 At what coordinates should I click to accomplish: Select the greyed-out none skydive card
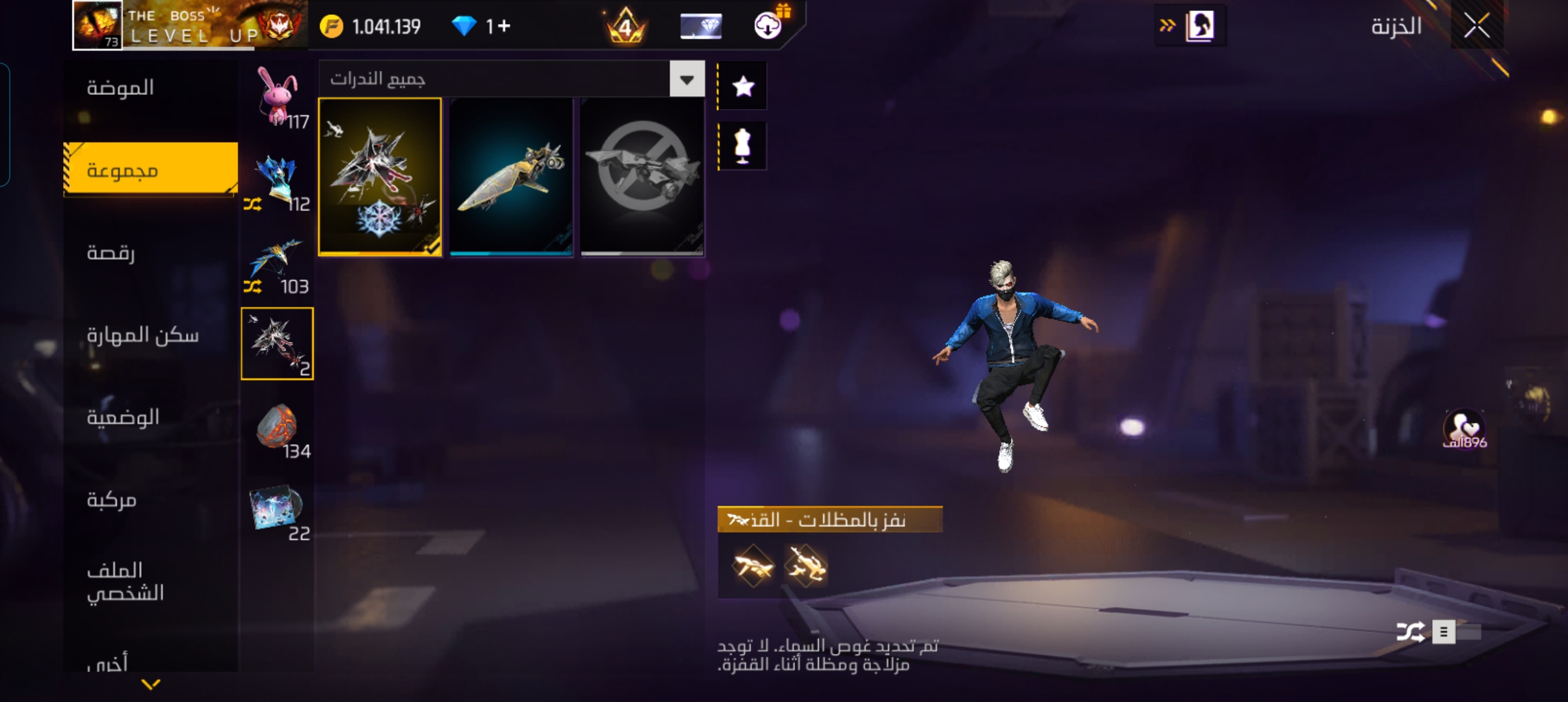coord(642,177)
